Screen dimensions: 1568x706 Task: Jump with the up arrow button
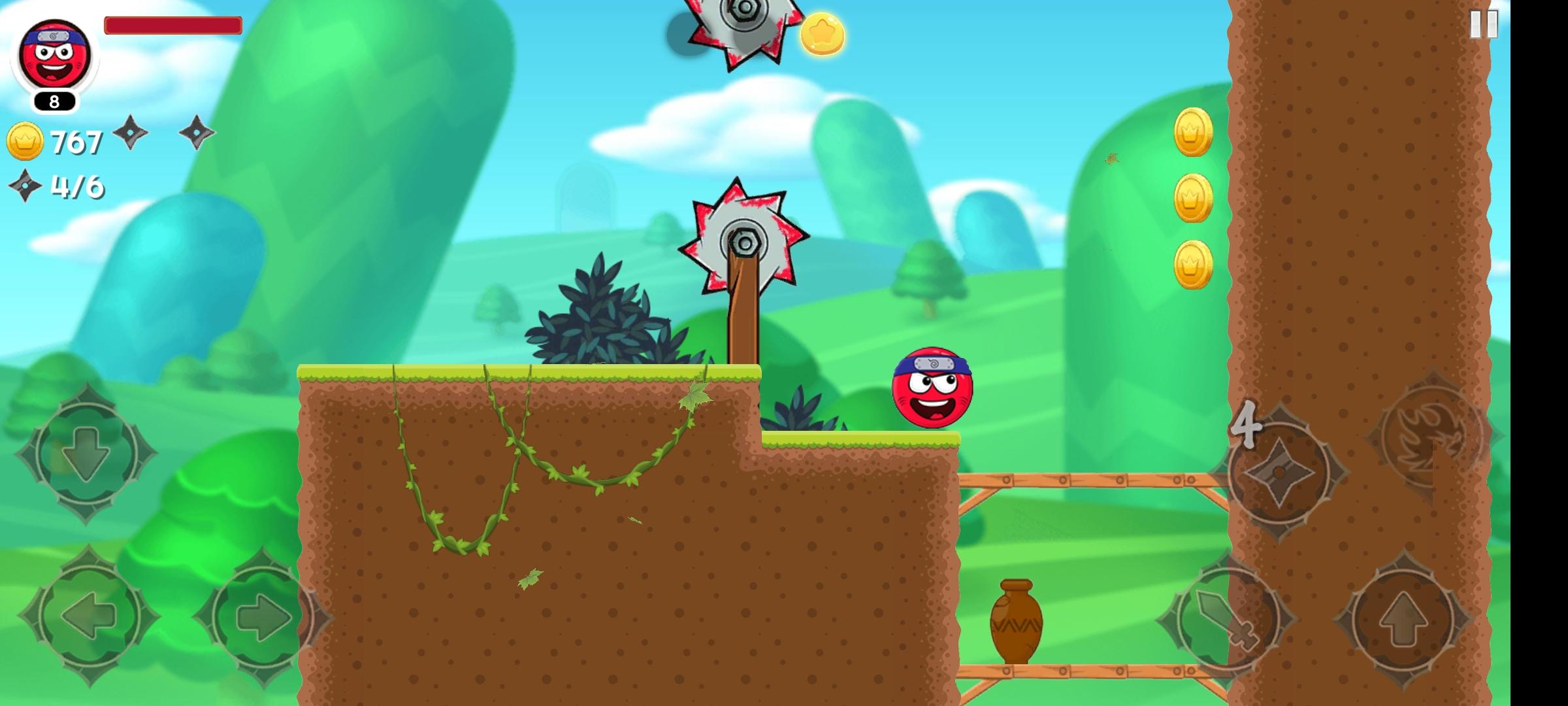[1403, 618]
